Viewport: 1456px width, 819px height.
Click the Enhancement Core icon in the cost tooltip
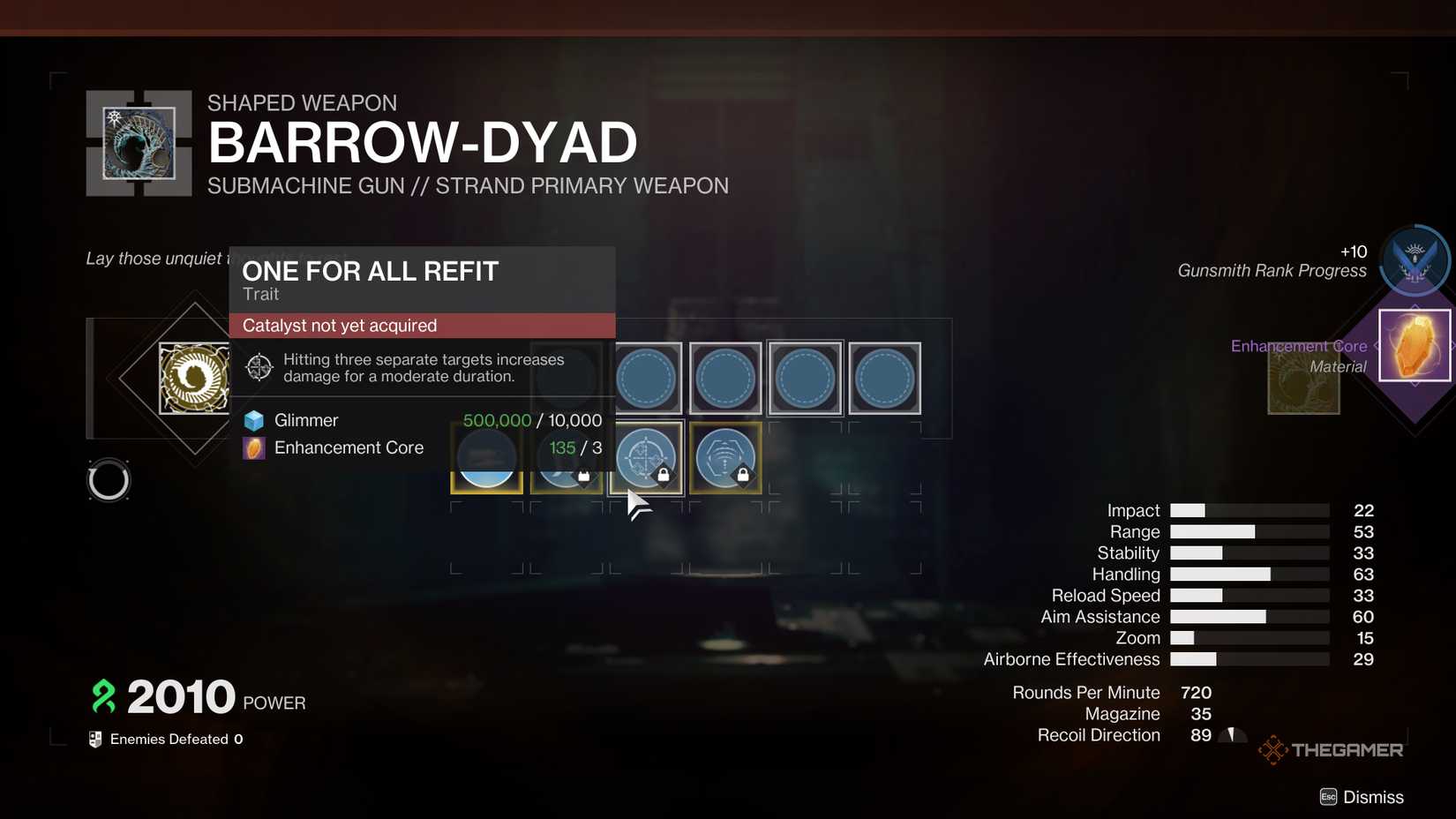click(253, 447)
